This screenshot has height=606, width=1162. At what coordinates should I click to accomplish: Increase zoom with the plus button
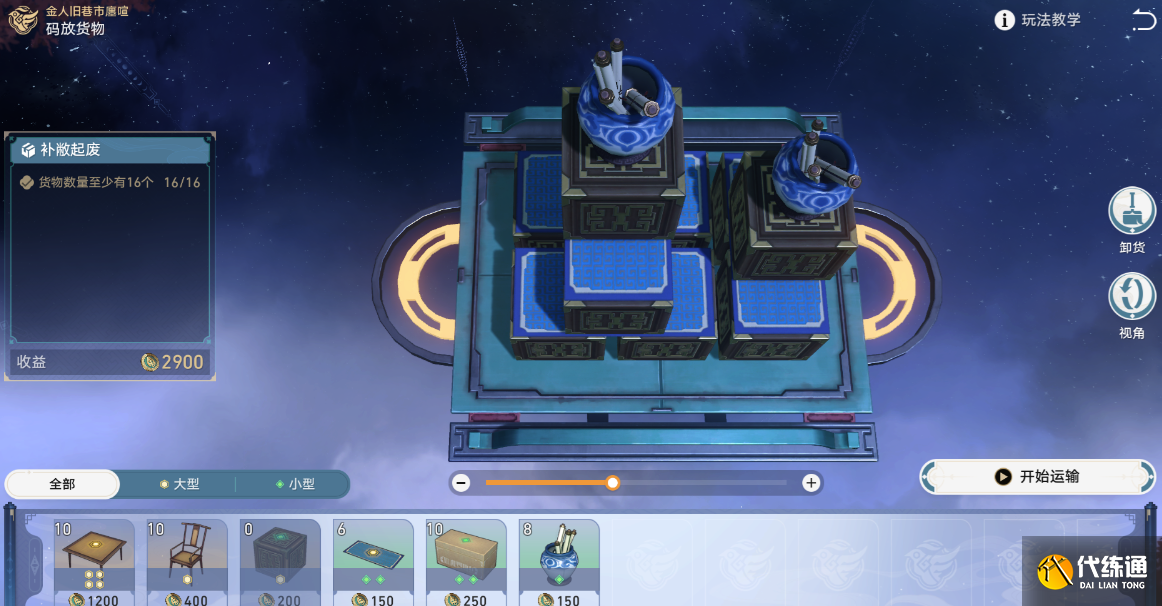[811, 483]
